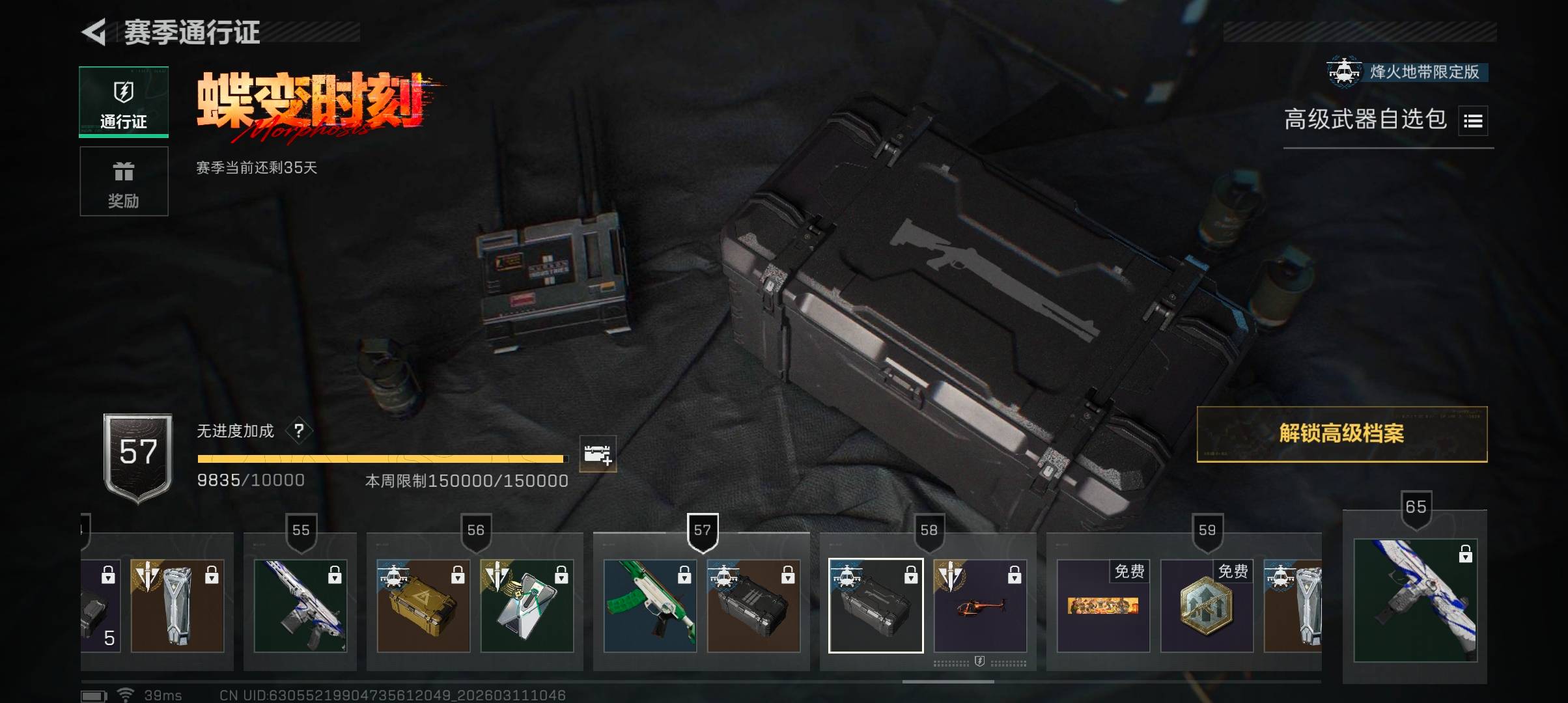Pick the level 57 black crate reward
Screen dimensions: 1568x703
(x=753, y=606)
